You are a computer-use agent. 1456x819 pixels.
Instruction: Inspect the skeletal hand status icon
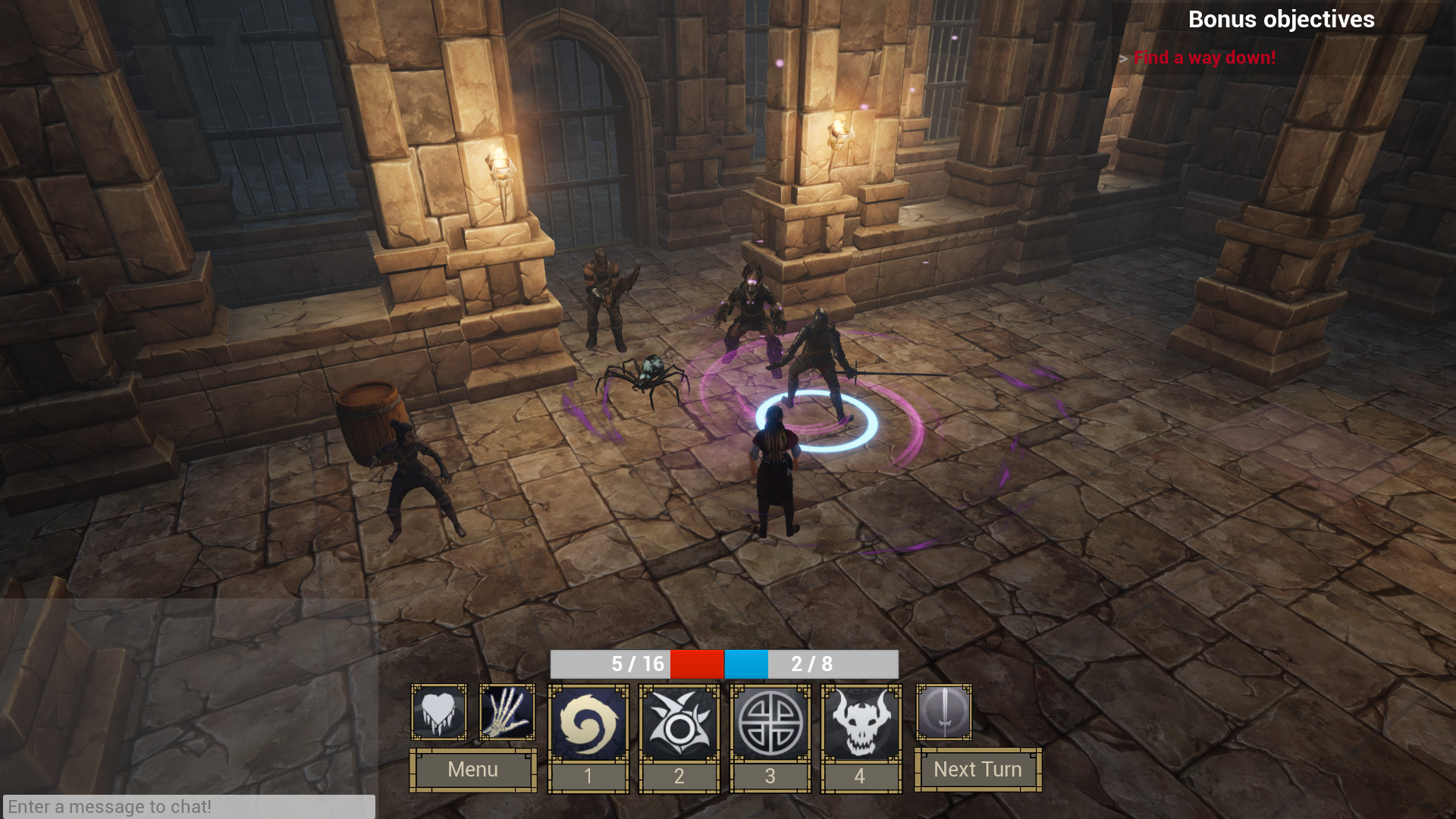coord(506,711)
